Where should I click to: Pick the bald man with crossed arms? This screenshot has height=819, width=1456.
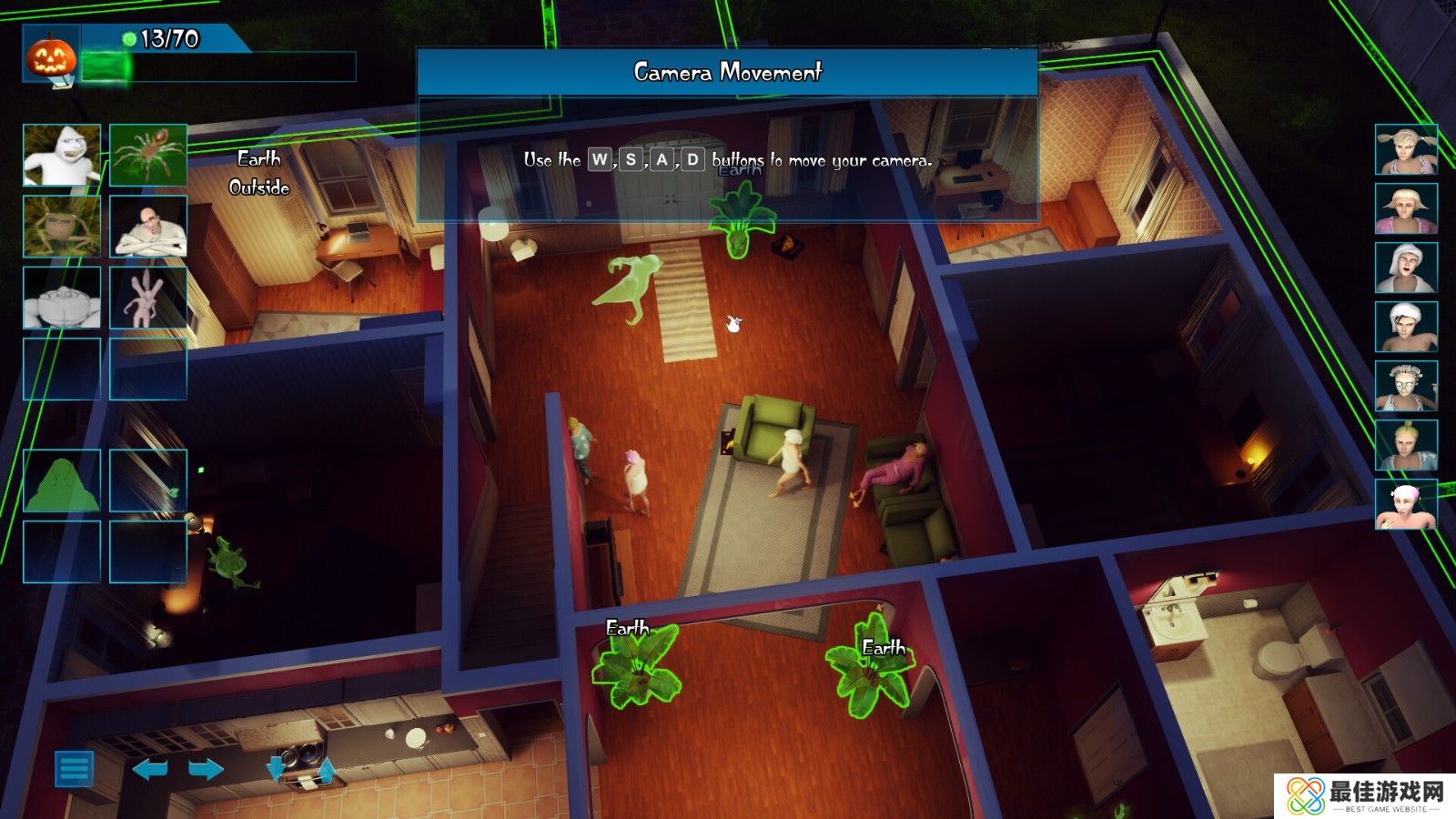click(x=148, y=227)
